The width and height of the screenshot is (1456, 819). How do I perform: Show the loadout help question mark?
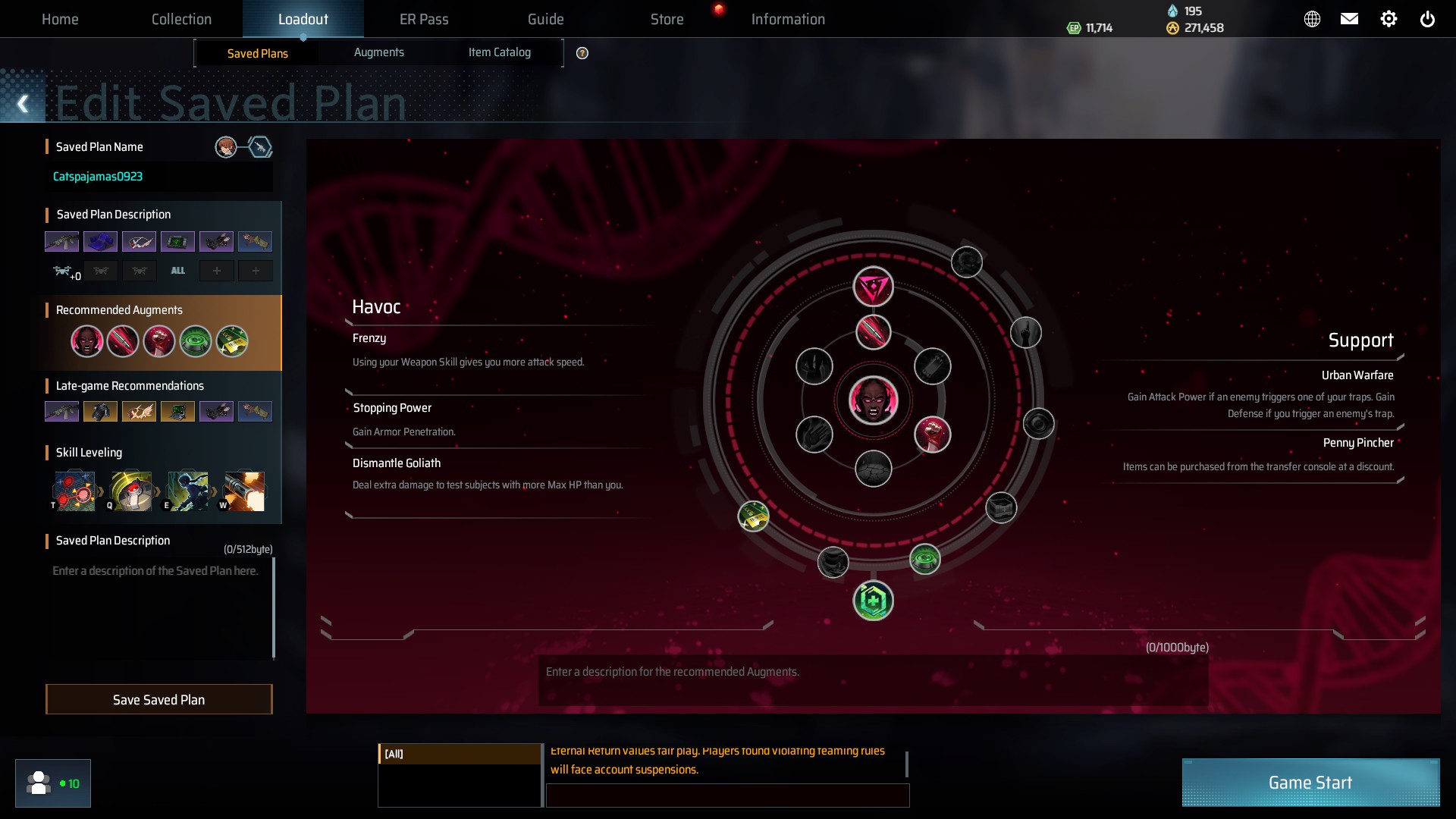click(582, 53)
